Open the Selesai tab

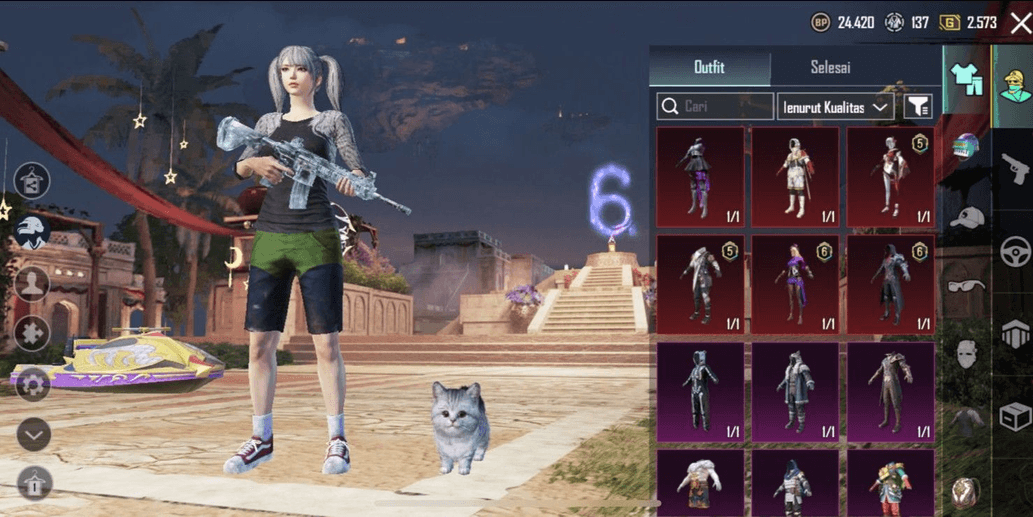click(830, 68)
